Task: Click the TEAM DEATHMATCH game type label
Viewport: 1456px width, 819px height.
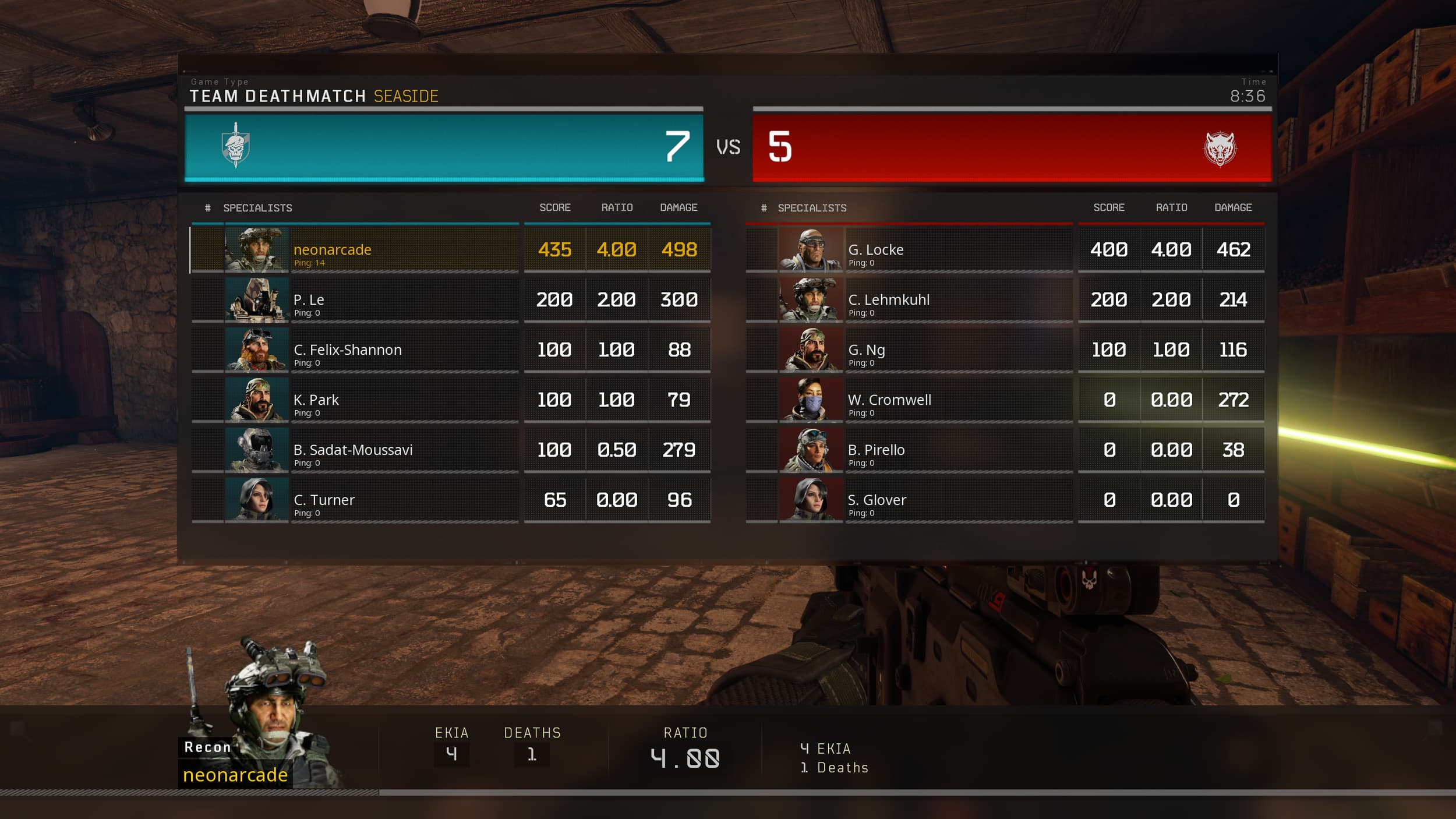Action: (278, 96)
